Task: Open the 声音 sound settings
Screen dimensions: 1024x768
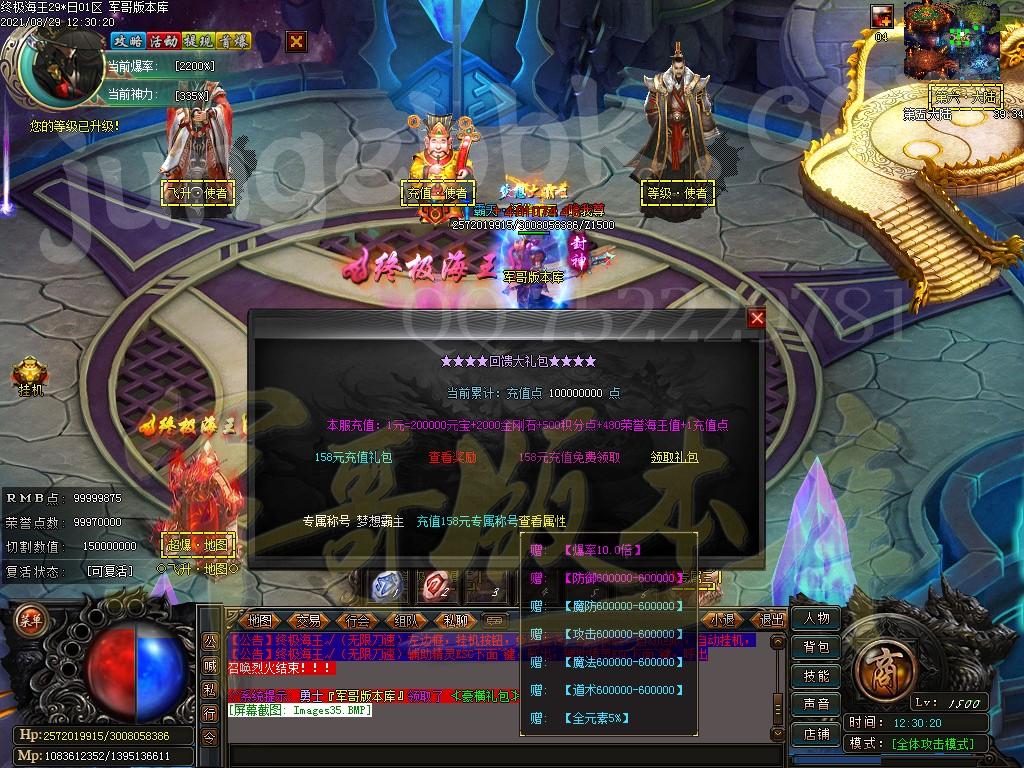Action: click(x=816, y=704)
